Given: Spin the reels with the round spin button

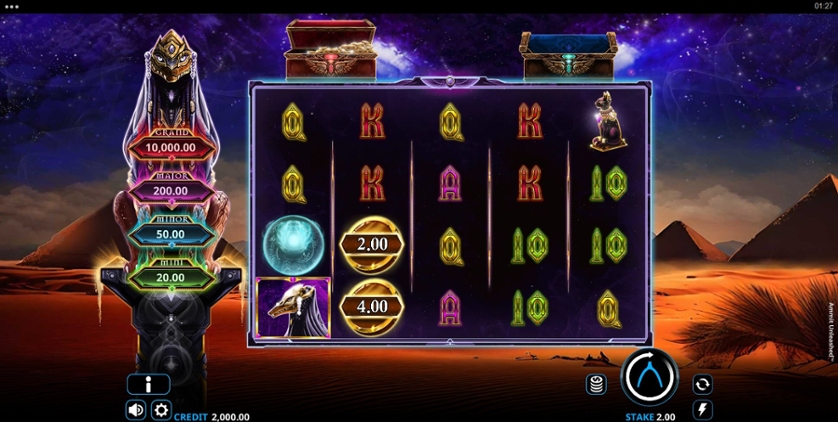Looking at the screenshot, I should [x=649, y=378].
